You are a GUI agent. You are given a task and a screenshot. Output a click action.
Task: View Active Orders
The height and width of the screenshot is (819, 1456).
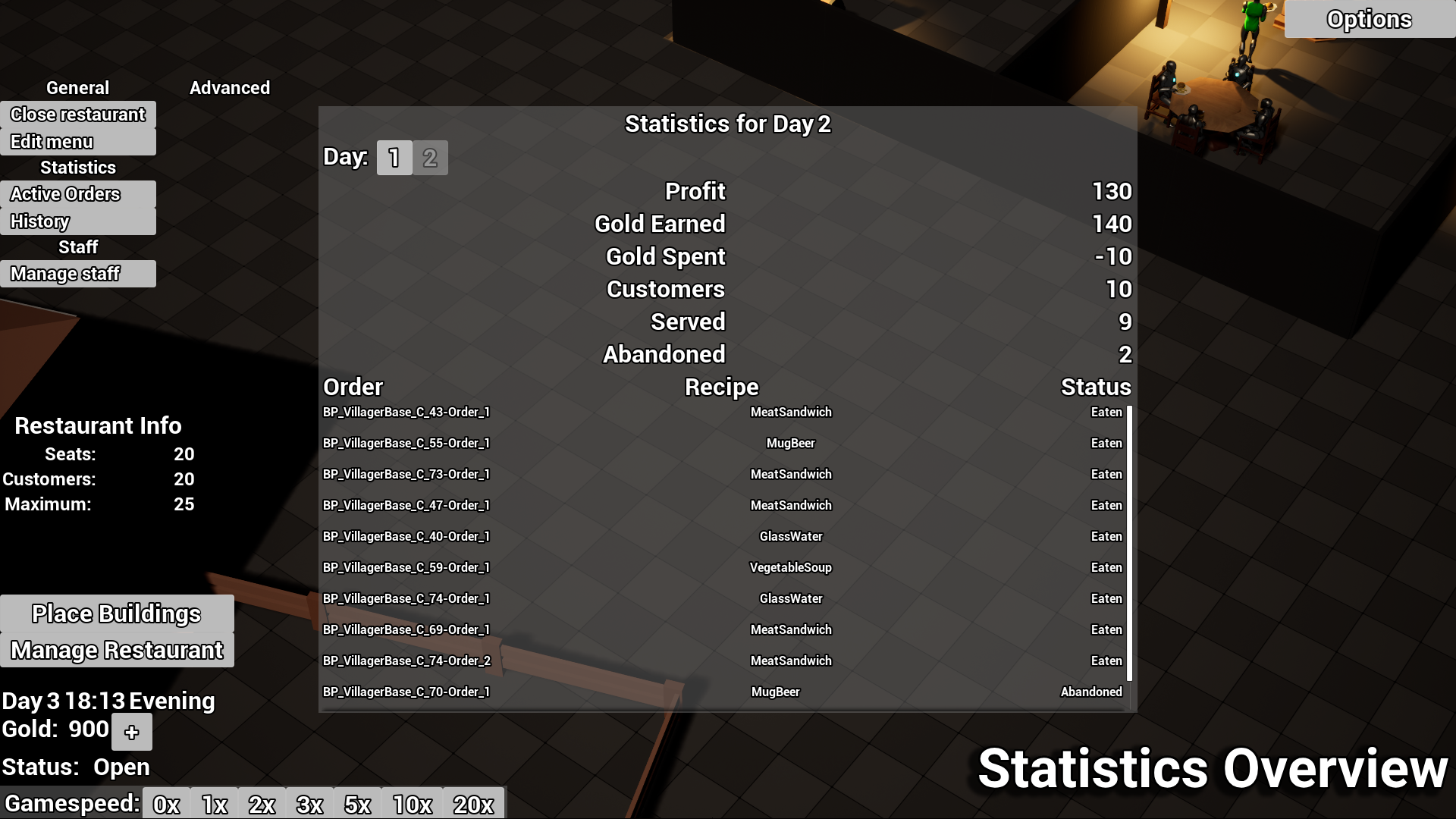pos(64,193)
